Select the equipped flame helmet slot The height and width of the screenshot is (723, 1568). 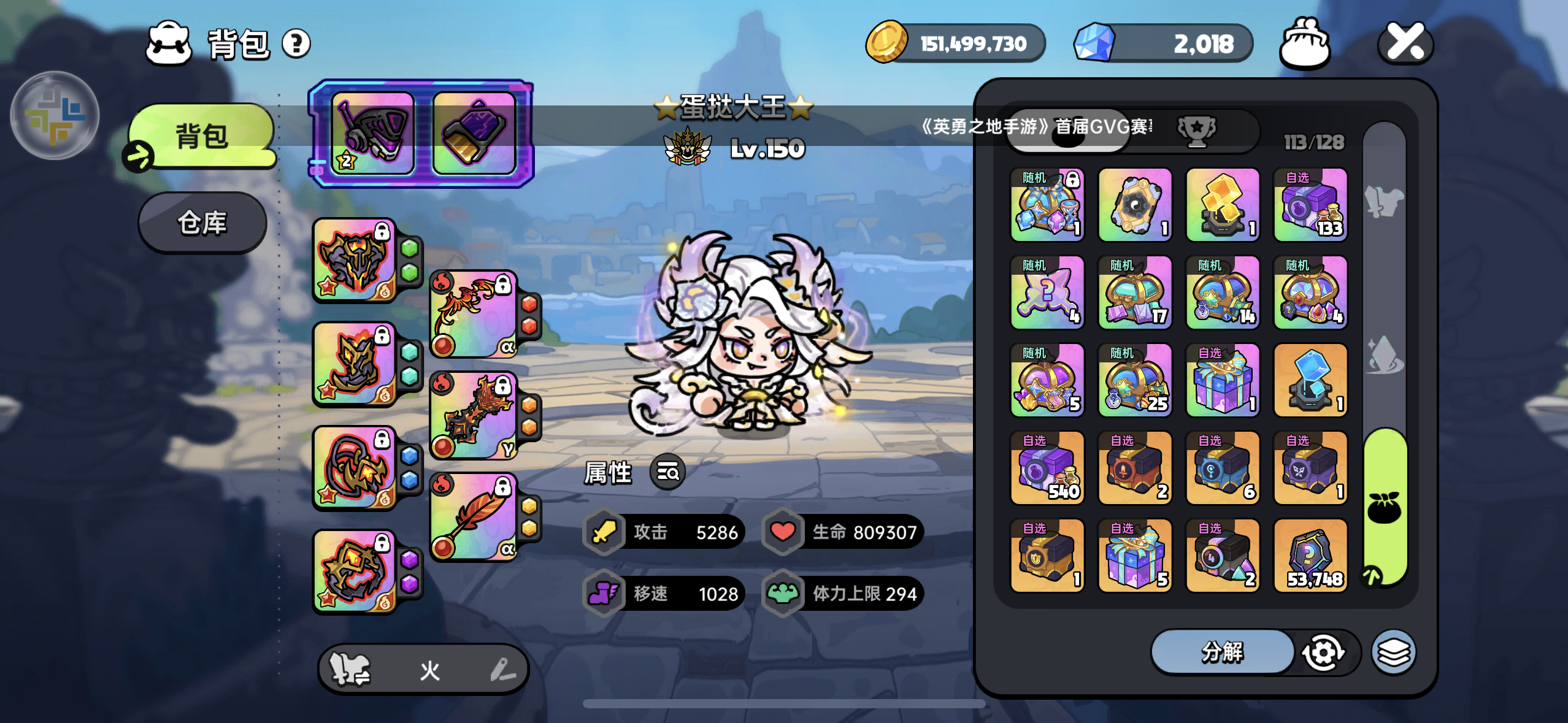tap(355, 261)
